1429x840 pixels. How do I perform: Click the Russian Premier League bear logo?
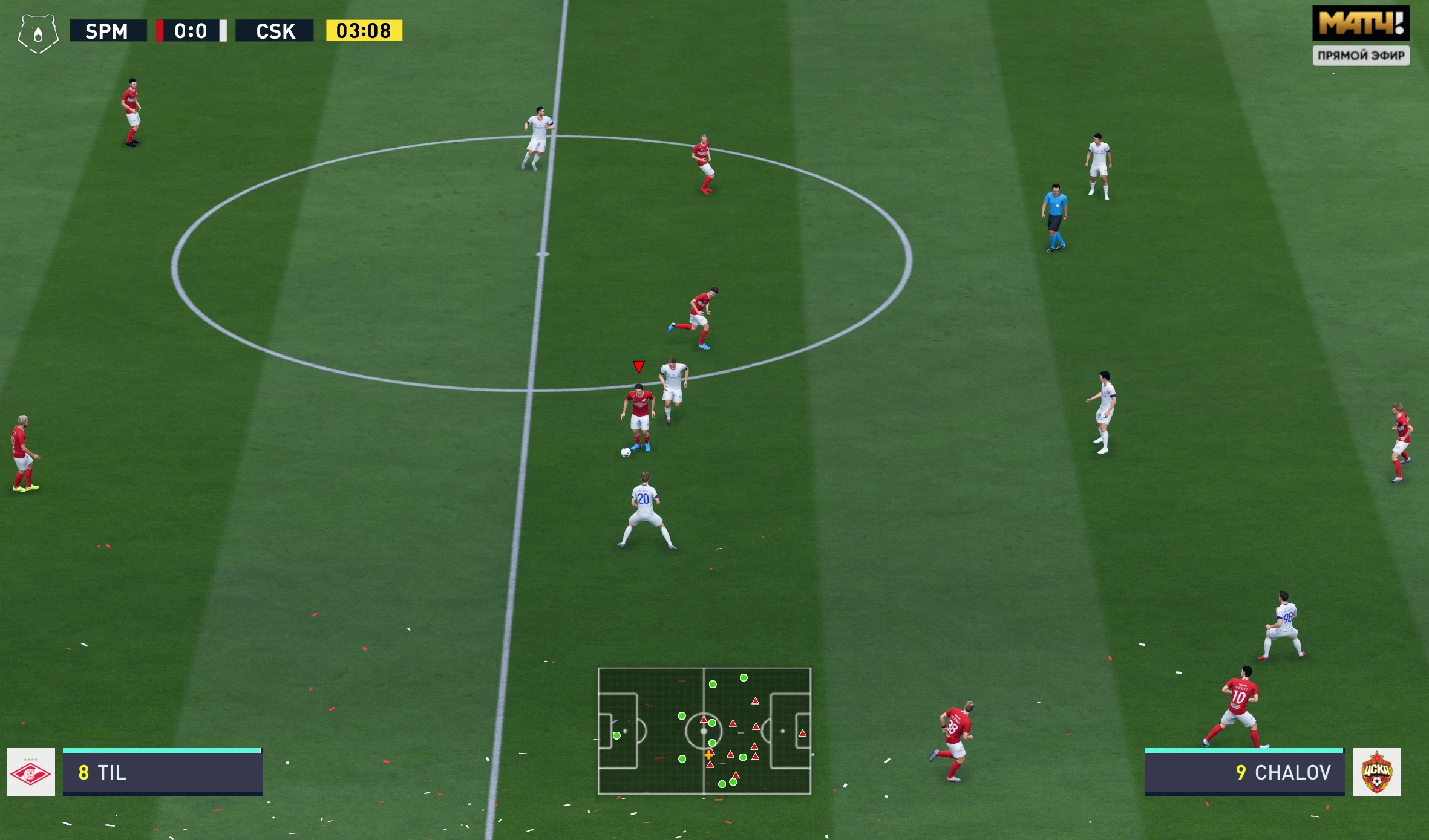click(38, 31)
